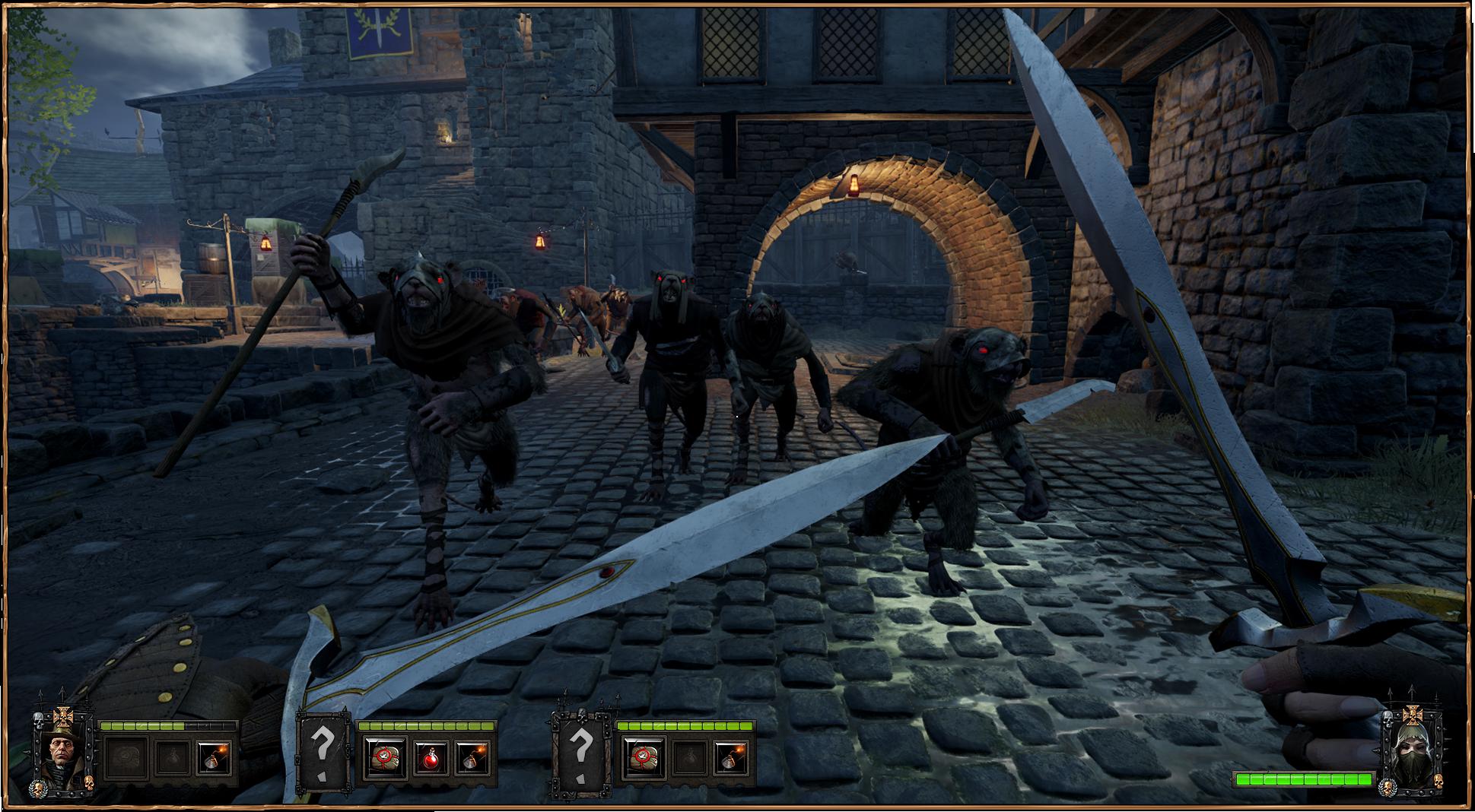Choose the medical supplies left of the red potion
Screen dimensions: 1475x812
[x=385, y=758]
